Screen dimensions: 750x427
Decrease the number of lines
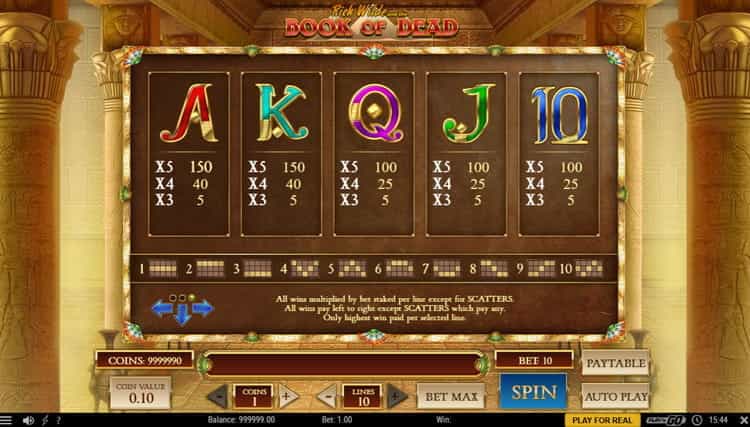coord(325,396)
